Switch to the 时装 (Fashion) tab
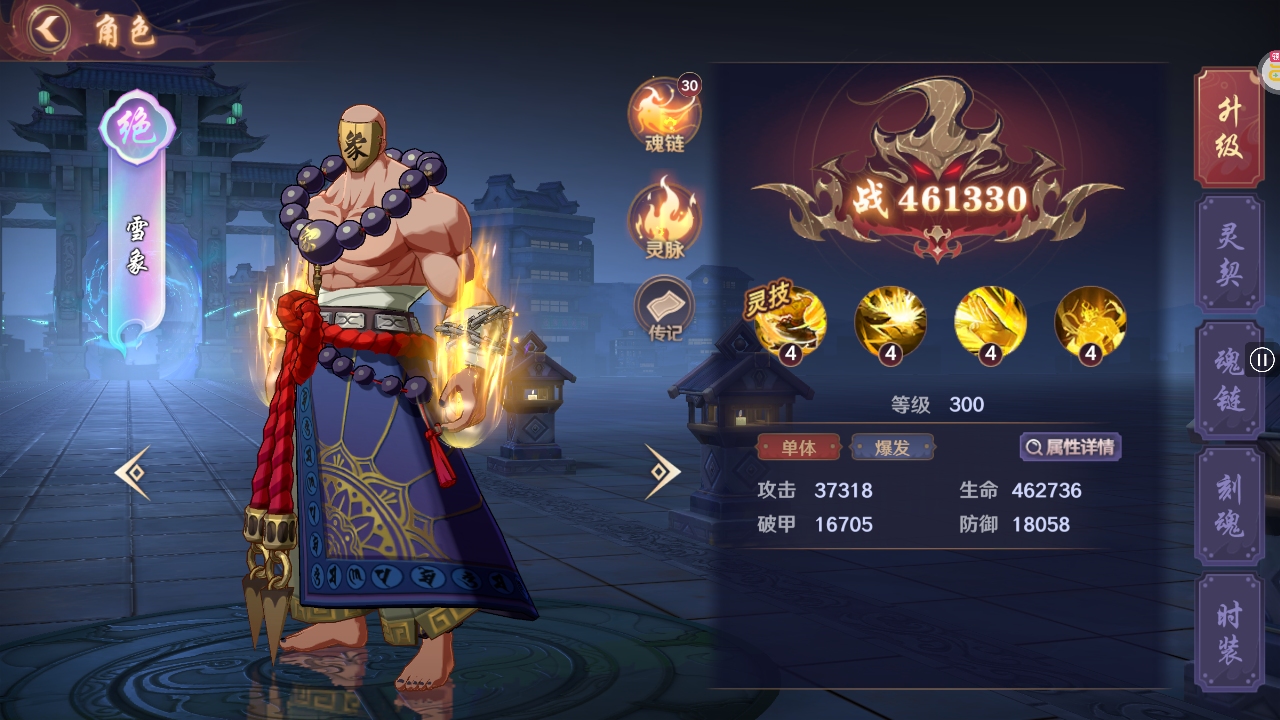The width and height of the screenshot is (1280, 720). [1227, 630]
